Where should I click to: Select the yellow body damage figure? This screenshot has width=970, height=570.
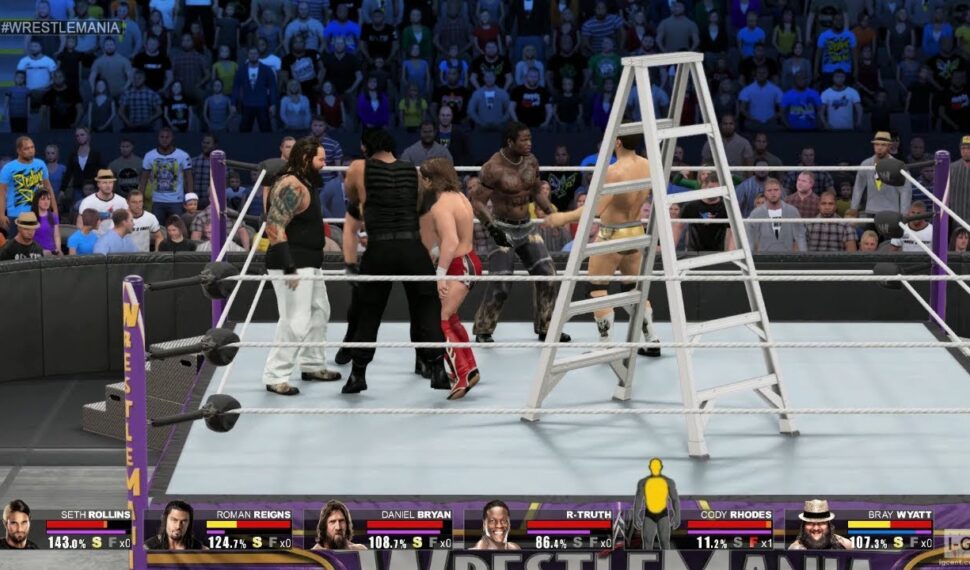pyautogui.click(x=656, y=502)
